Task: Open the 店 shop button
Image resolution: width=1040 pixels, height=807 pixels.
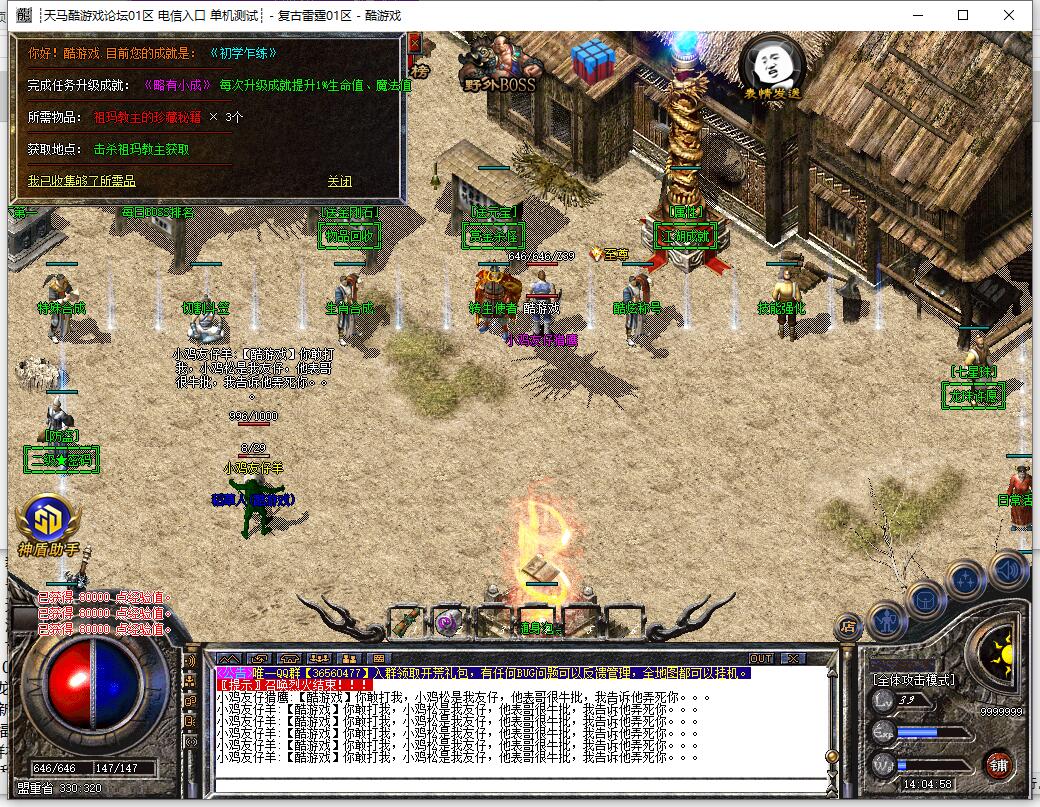Action: point(849,628)
